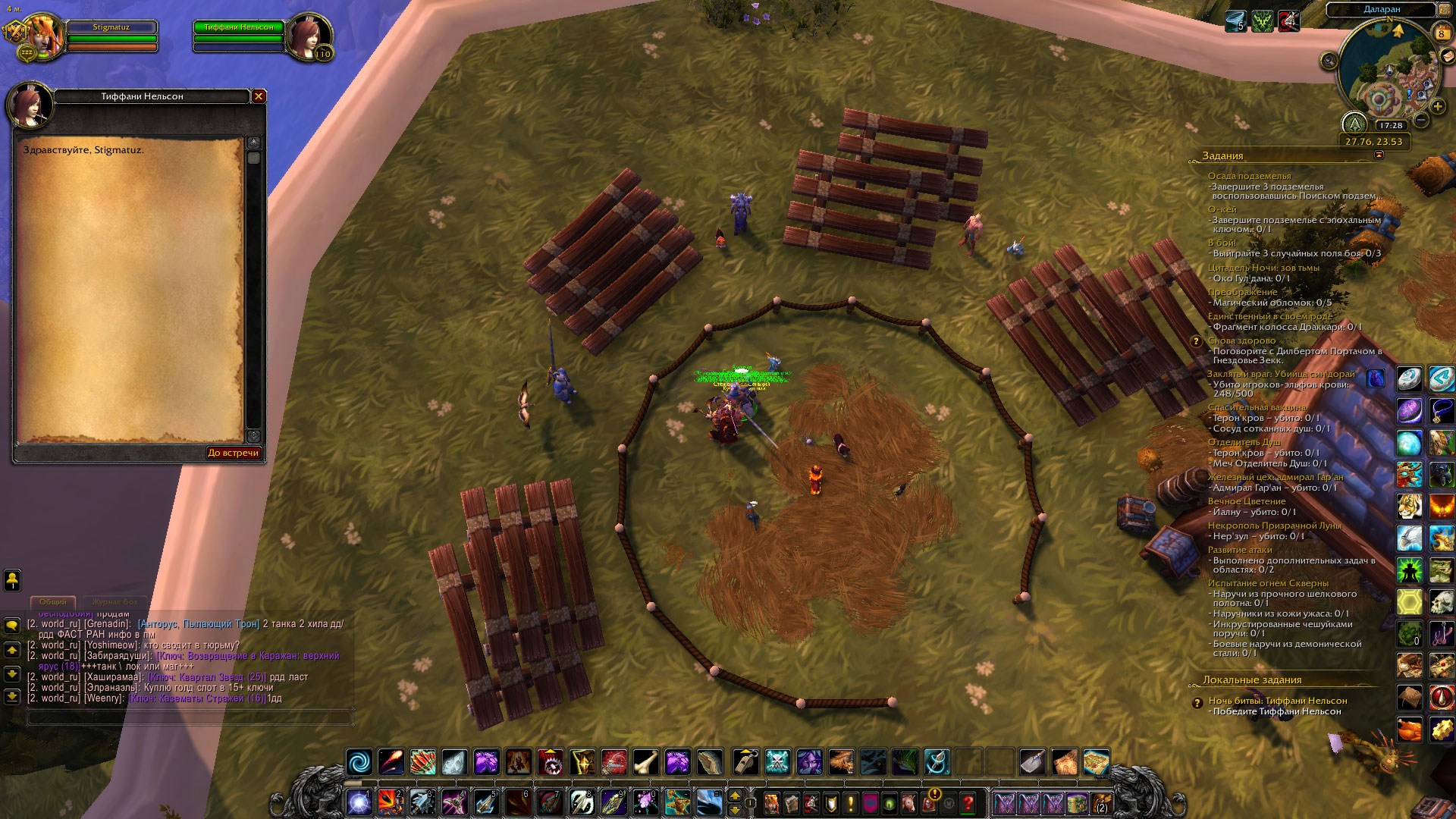Use the bone item on action bar
The width and height of the screenshot is (1456, 819).
click(645, 761)
